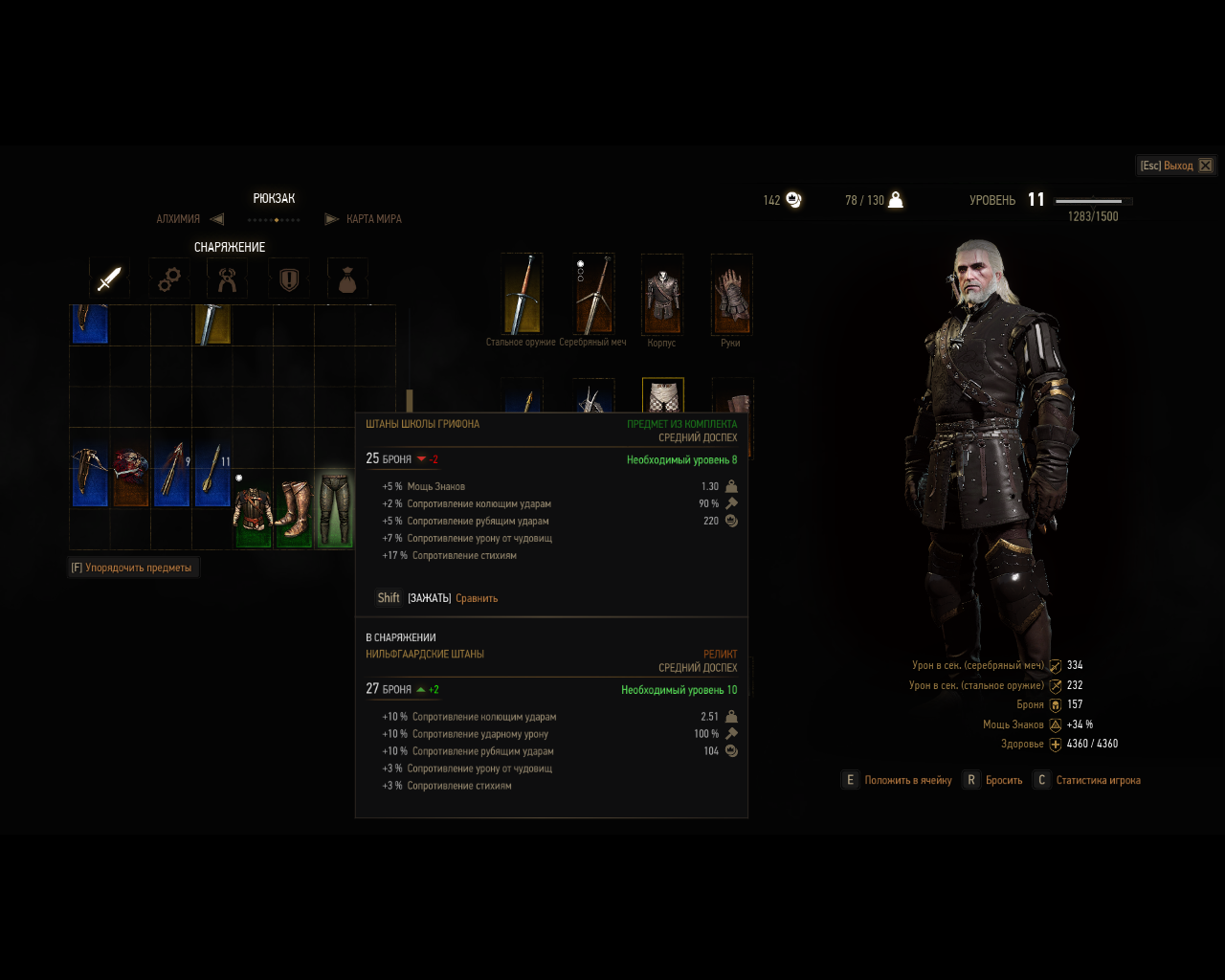Pick the leather boots in the backpack
This screenshot has width=1225, height=980.
294,508
